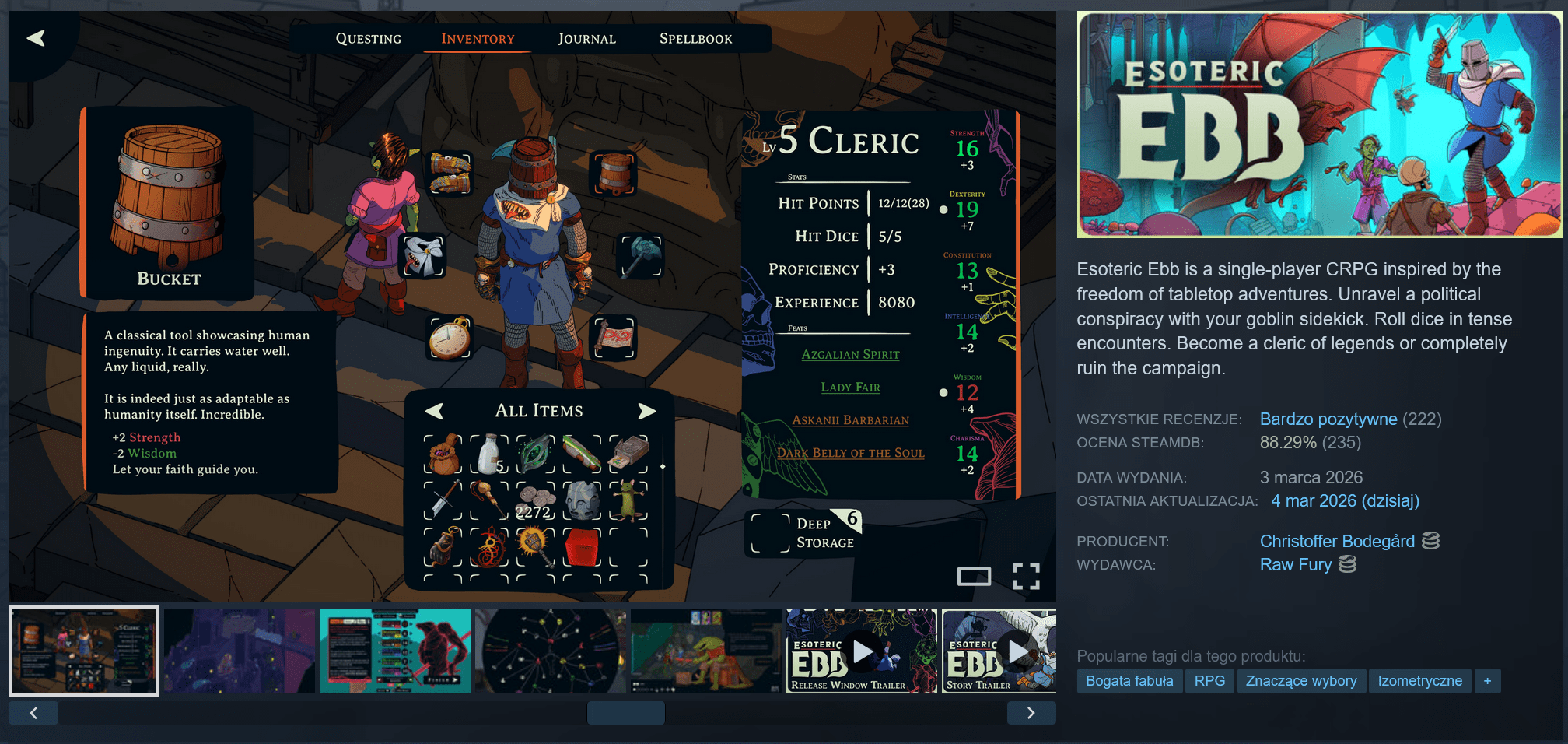Select the red cube item
Image resolution: width=1568 pixels, height=744 pixels.
click(x=582, y=546)
